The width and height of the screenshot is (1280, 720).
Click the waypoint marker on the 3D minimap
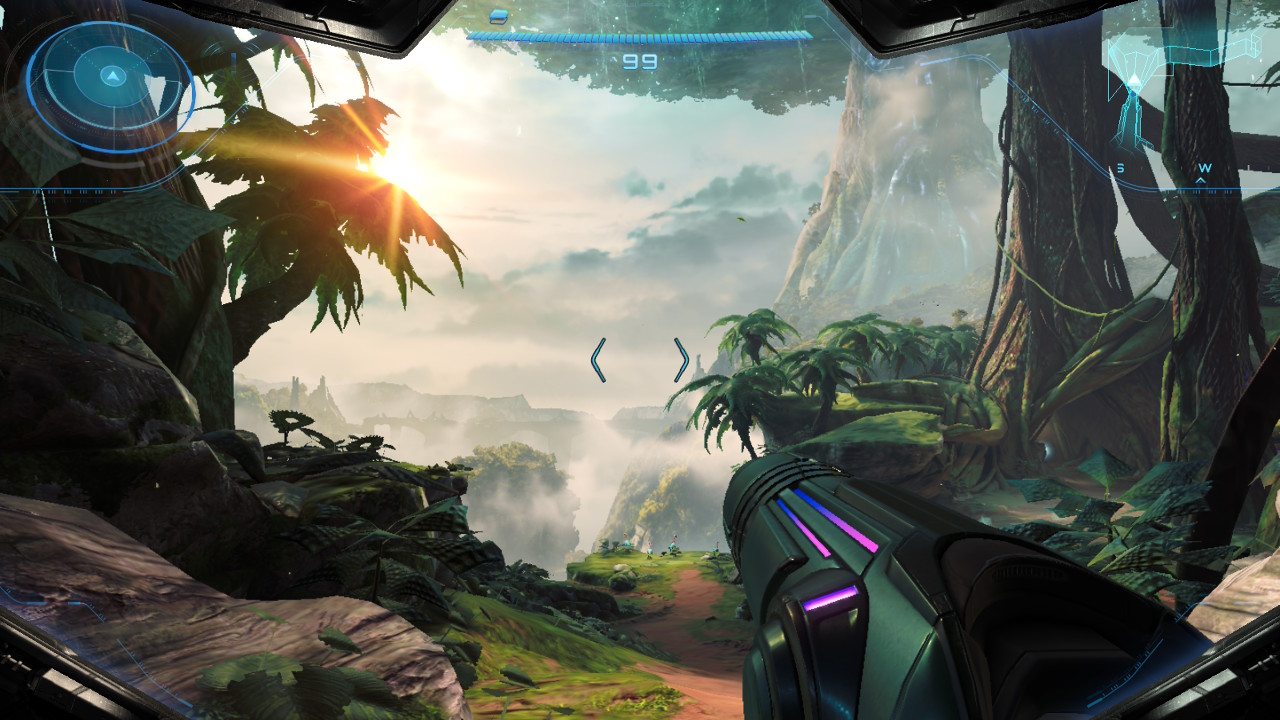[x=1134, y=80]
